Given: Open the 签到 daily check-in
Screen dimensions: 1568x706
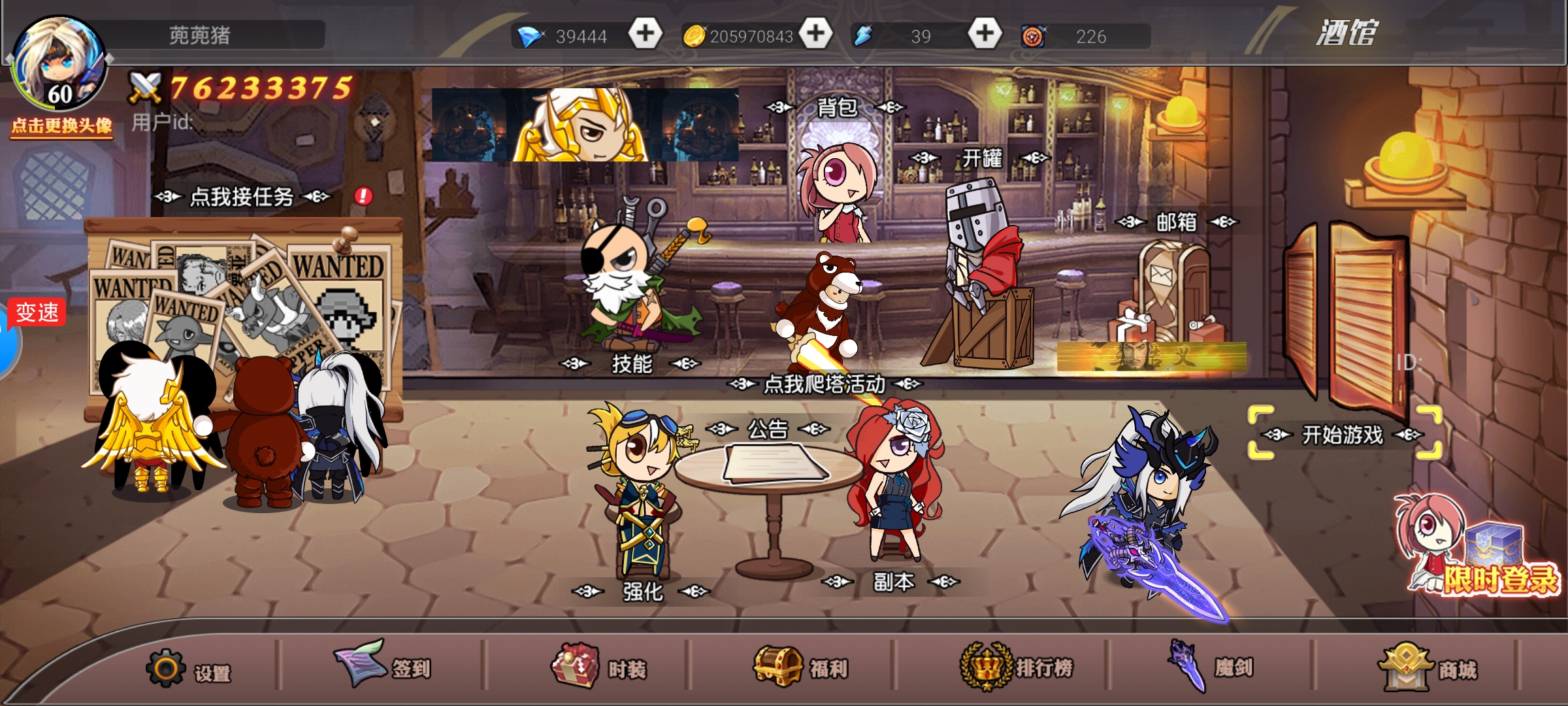Looking at the screenshot, I should 384,667.
